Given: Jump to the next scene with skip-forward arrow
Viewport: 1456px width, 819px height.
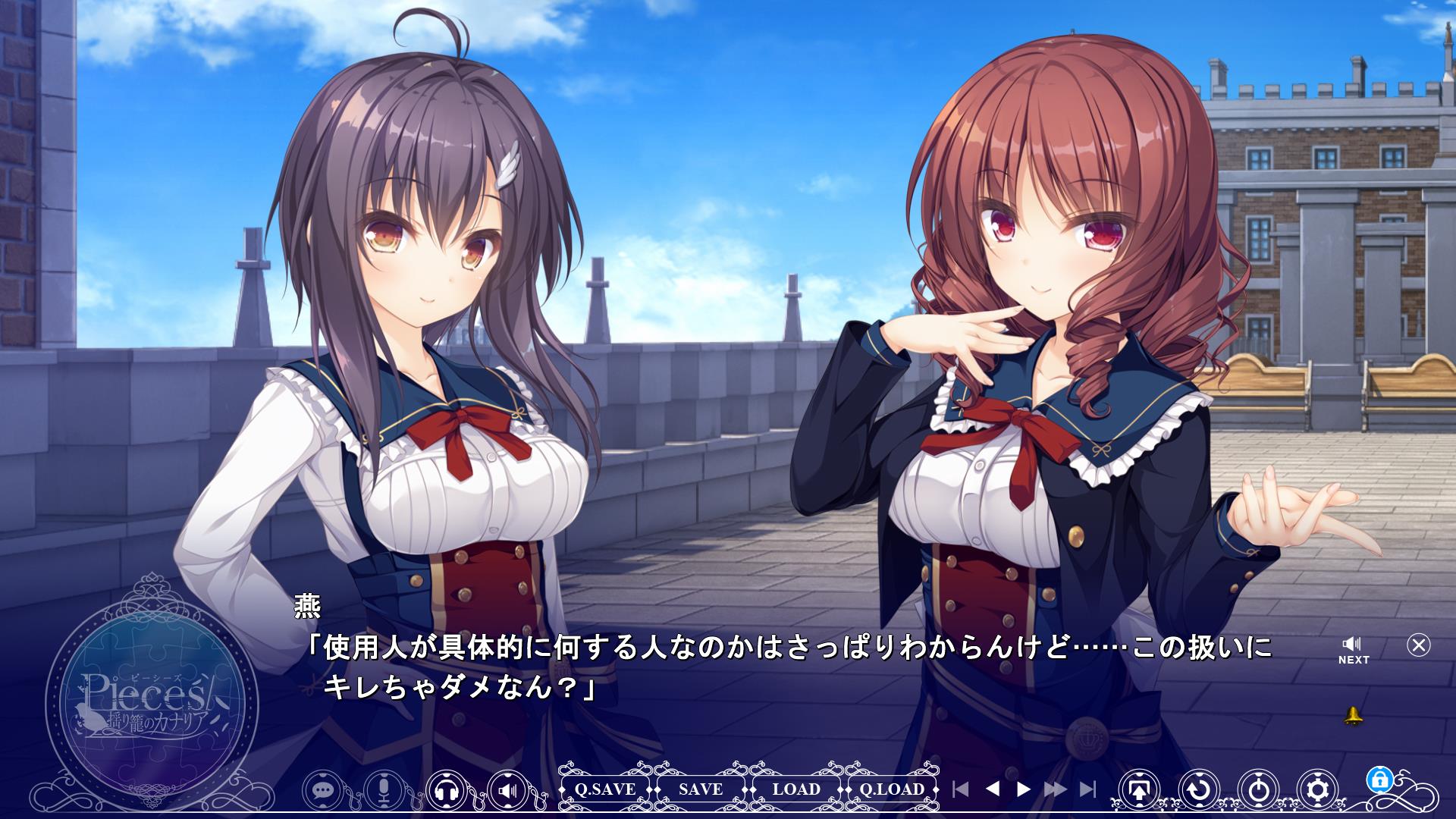Looking at the screenshot, I should pyautogui.click(x=1087, y=789).
